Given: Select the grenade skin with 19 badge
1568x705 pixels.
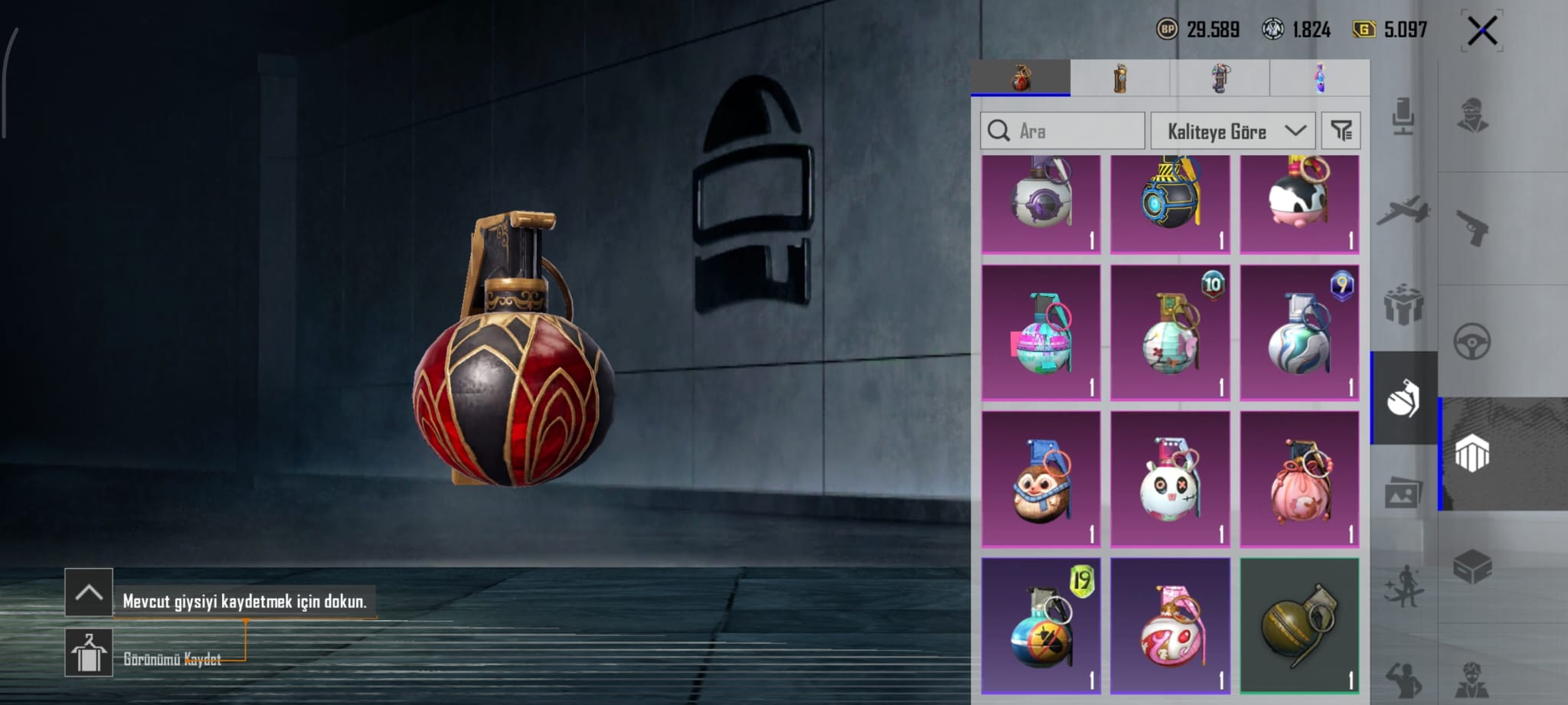Looking at the screenshot, I should (1040, 625).
